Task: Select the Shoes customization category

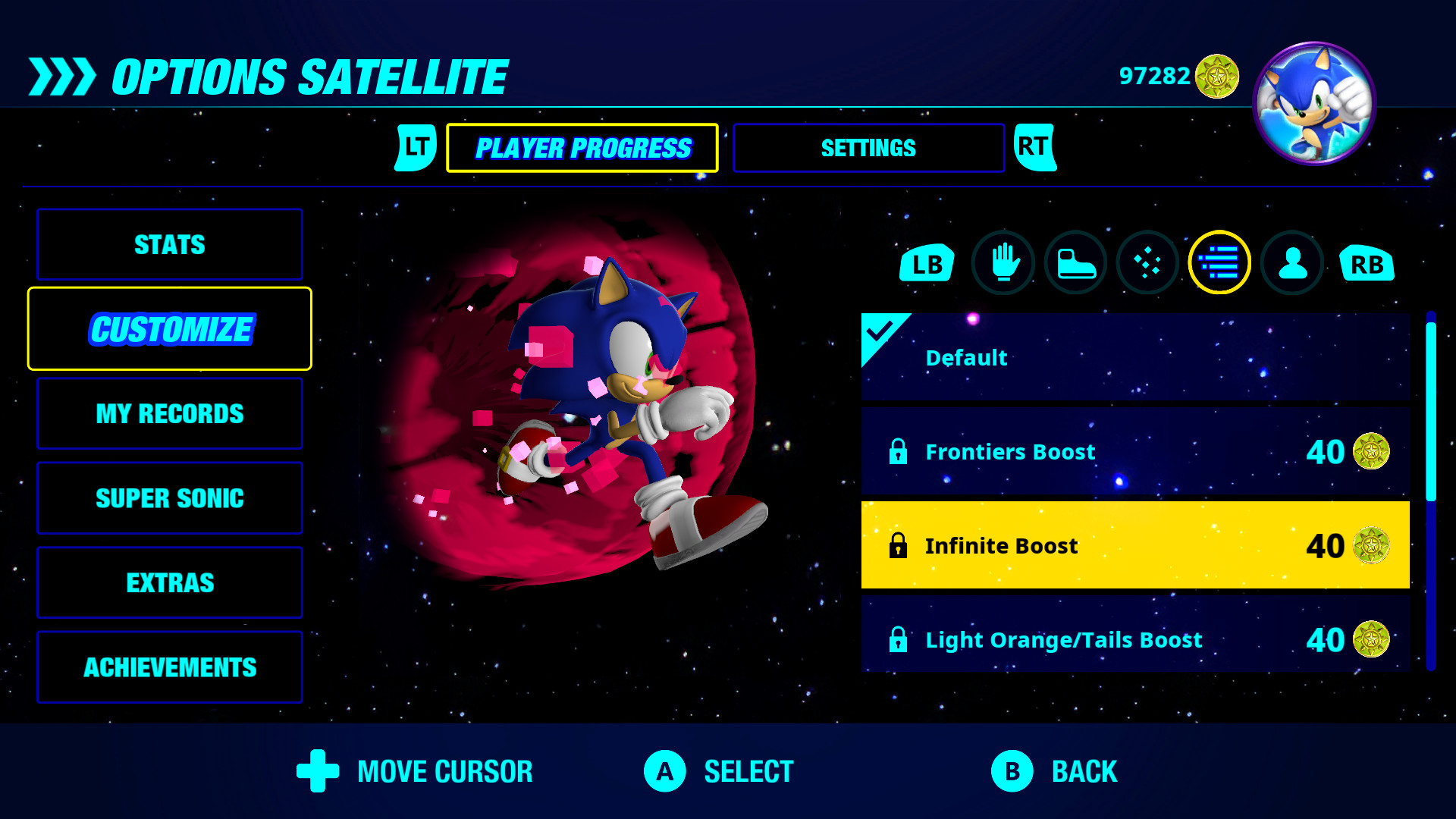Action: coord(1075,263)
